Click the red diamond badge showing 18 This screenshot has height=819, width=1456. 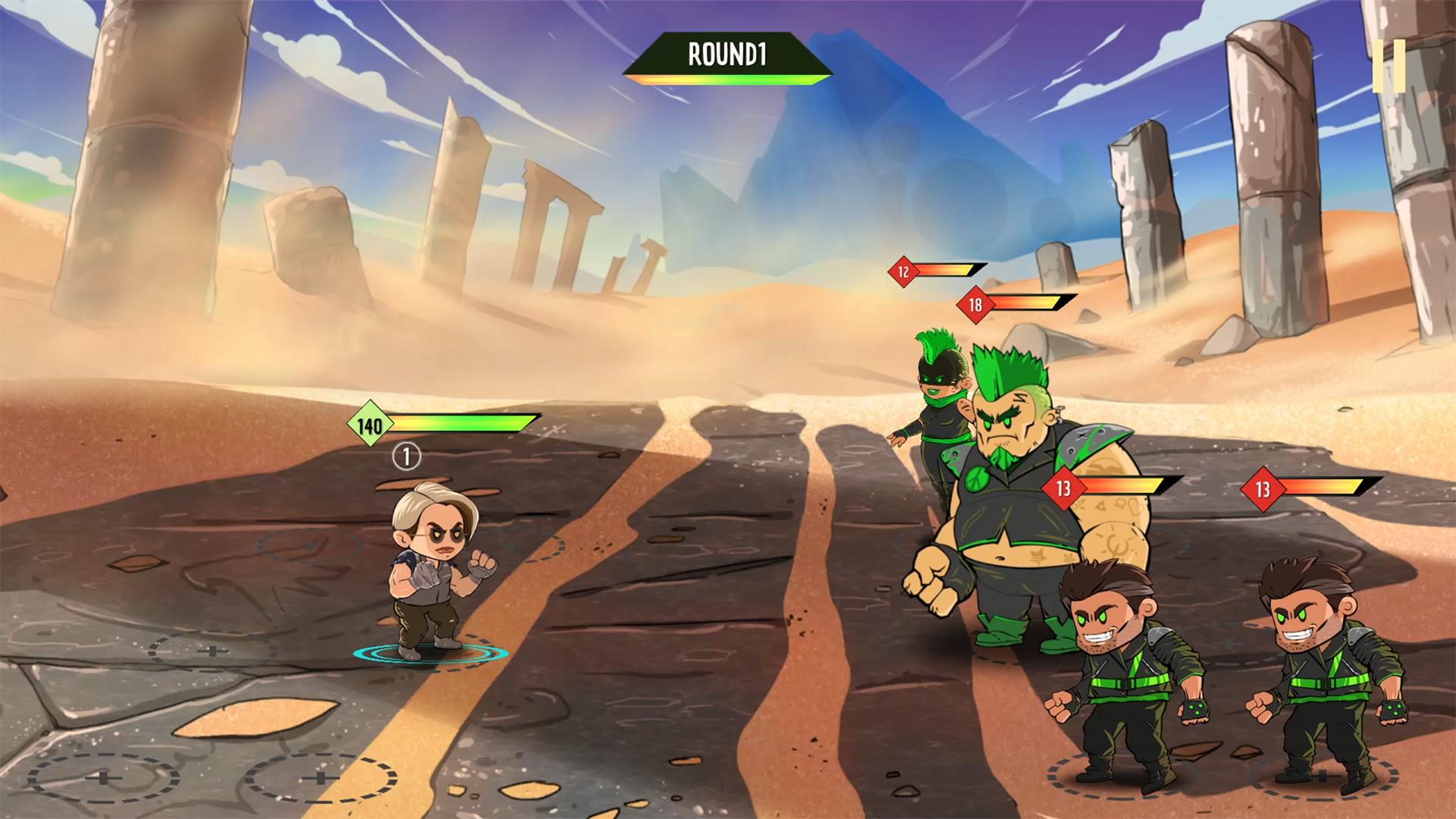pos(974,303)
